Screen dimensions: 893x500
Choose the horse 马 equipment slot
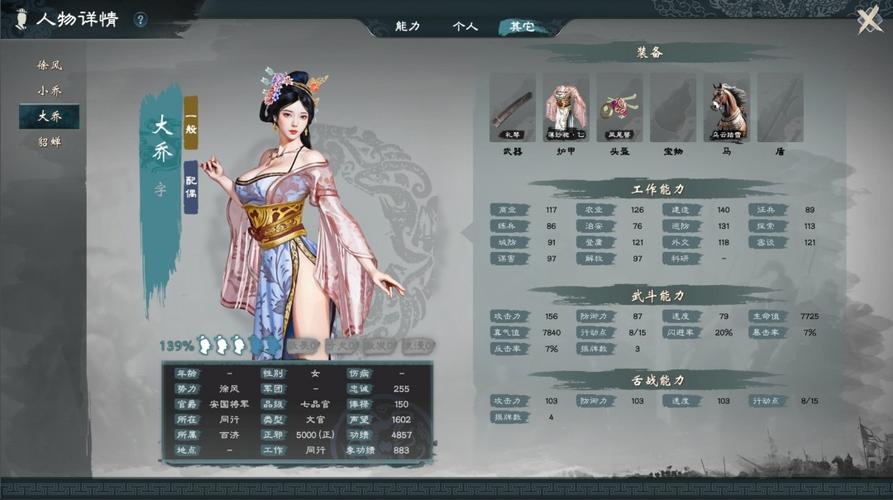point(726,107)
